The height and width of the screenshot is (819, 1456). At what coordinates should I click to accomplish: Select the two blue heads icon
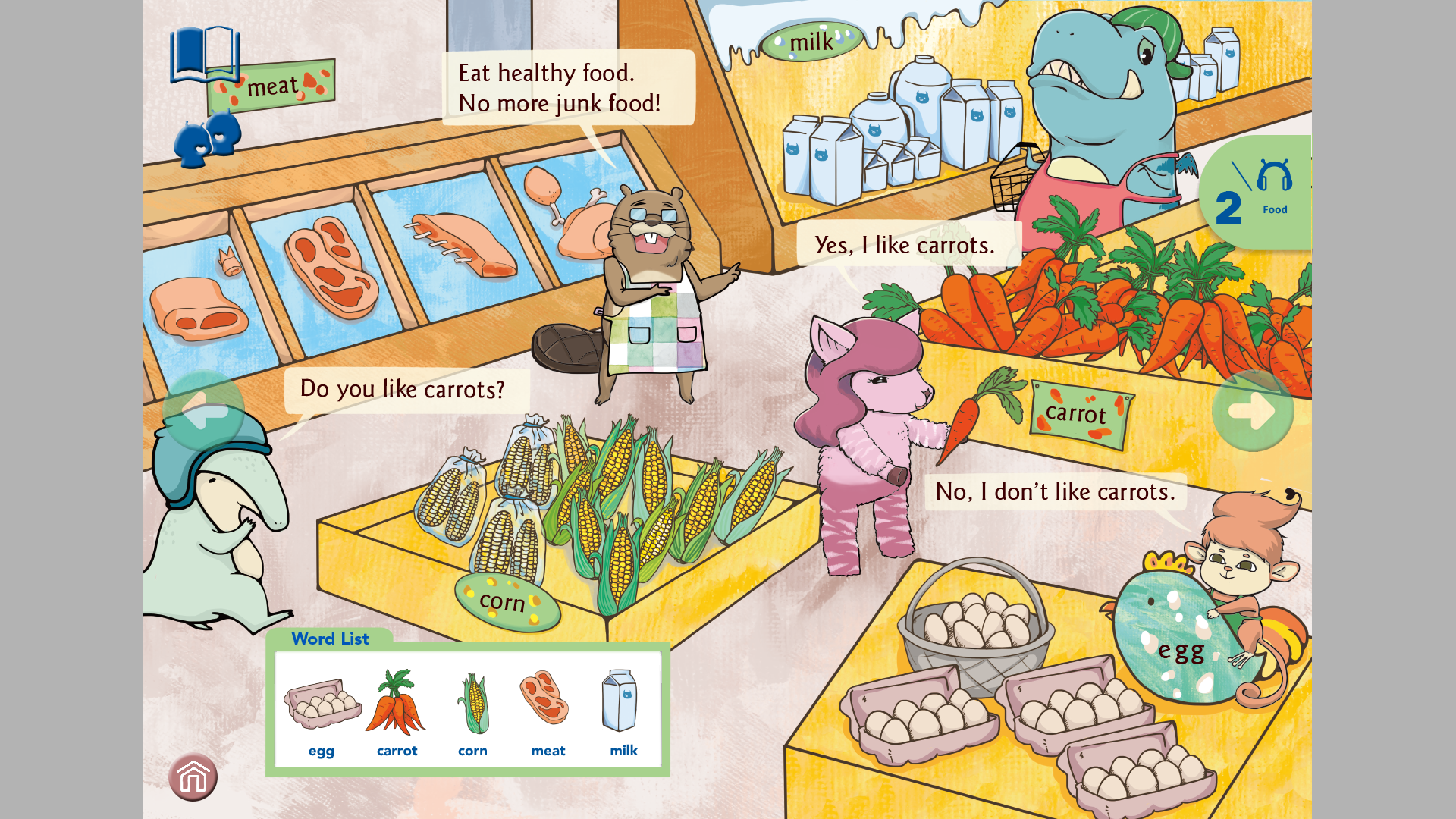tap(207, 139)
